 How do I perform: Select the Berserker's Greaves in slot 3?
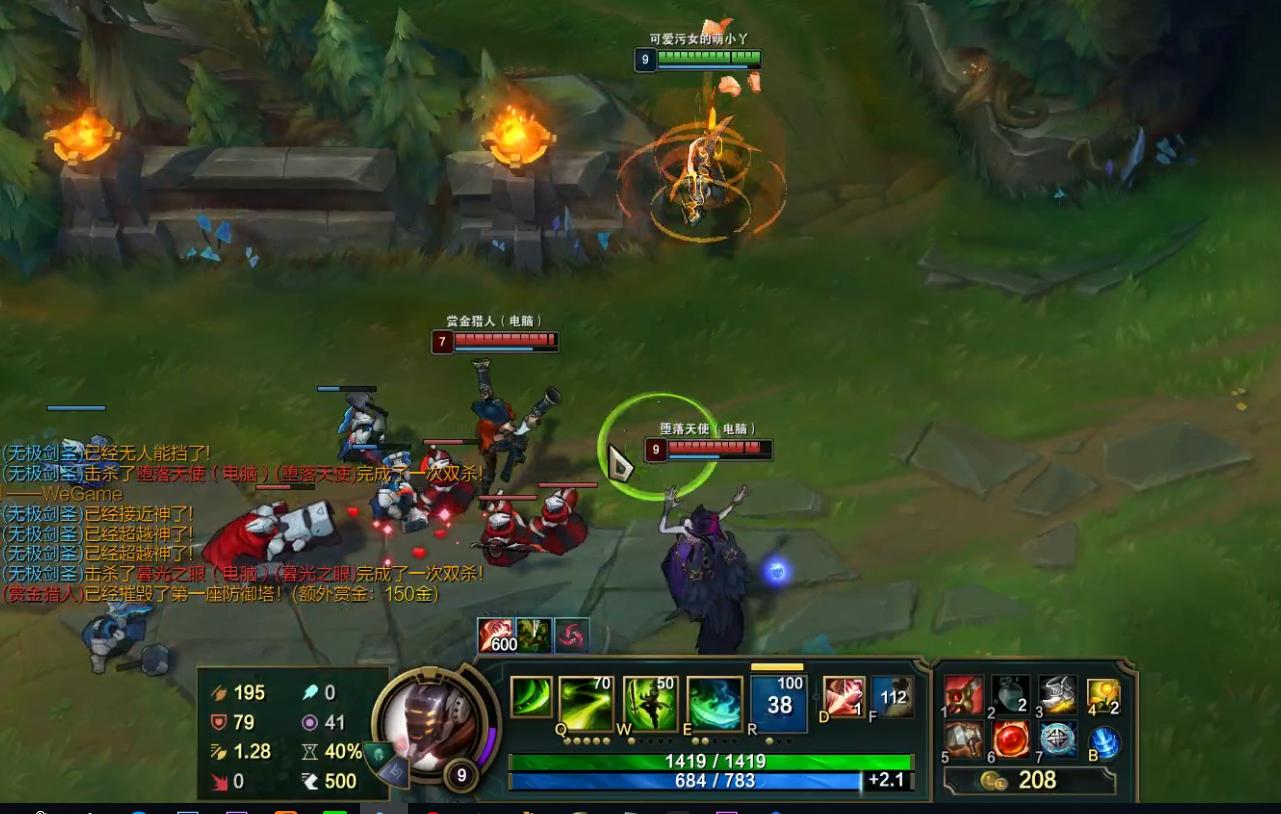tap(1057, 693)
